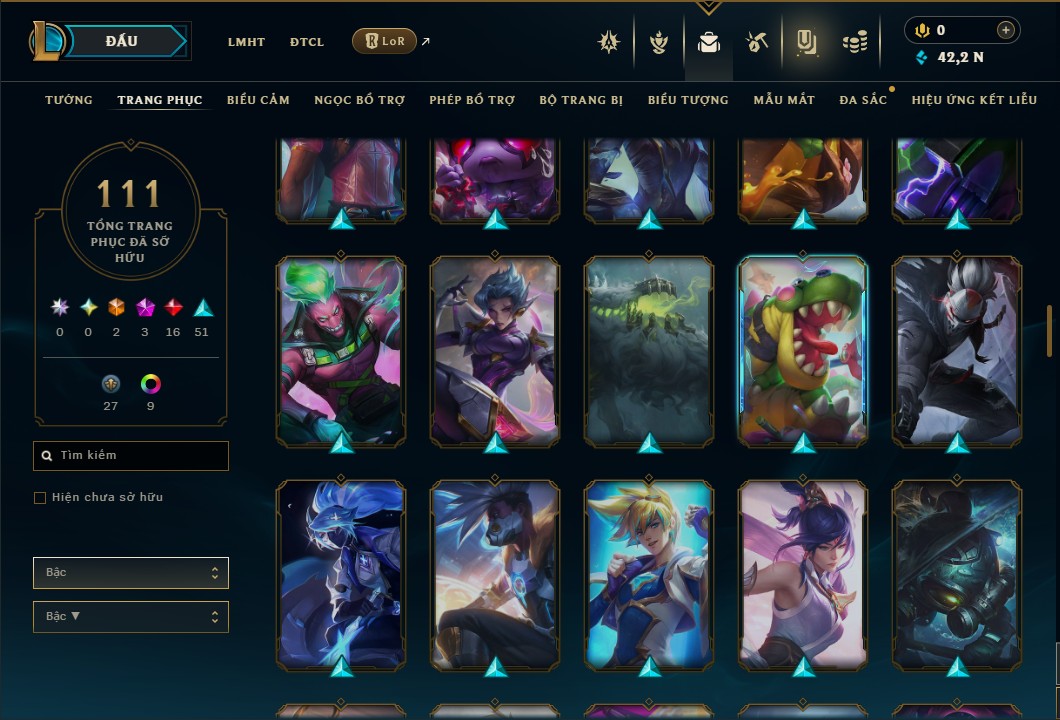Select the green crocodile costume skin card
The image size is (1060, 720).
(803, 350)
